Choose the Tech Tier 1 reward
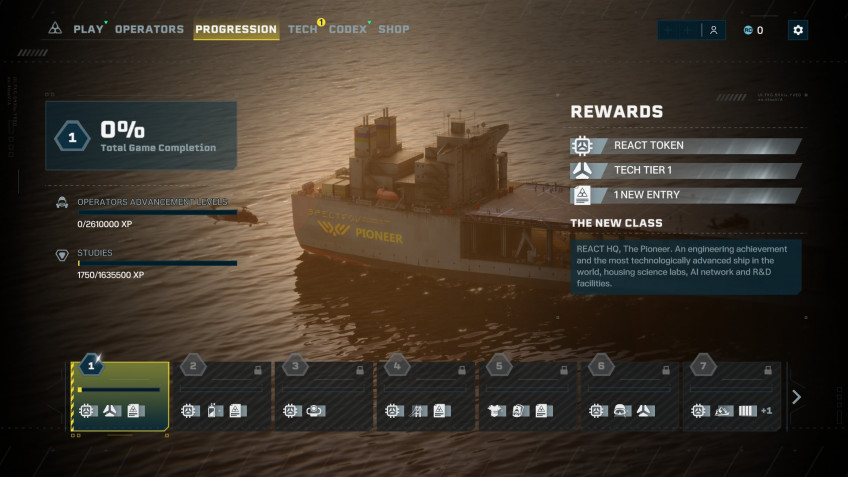848x477 pixels. [686, 170]
